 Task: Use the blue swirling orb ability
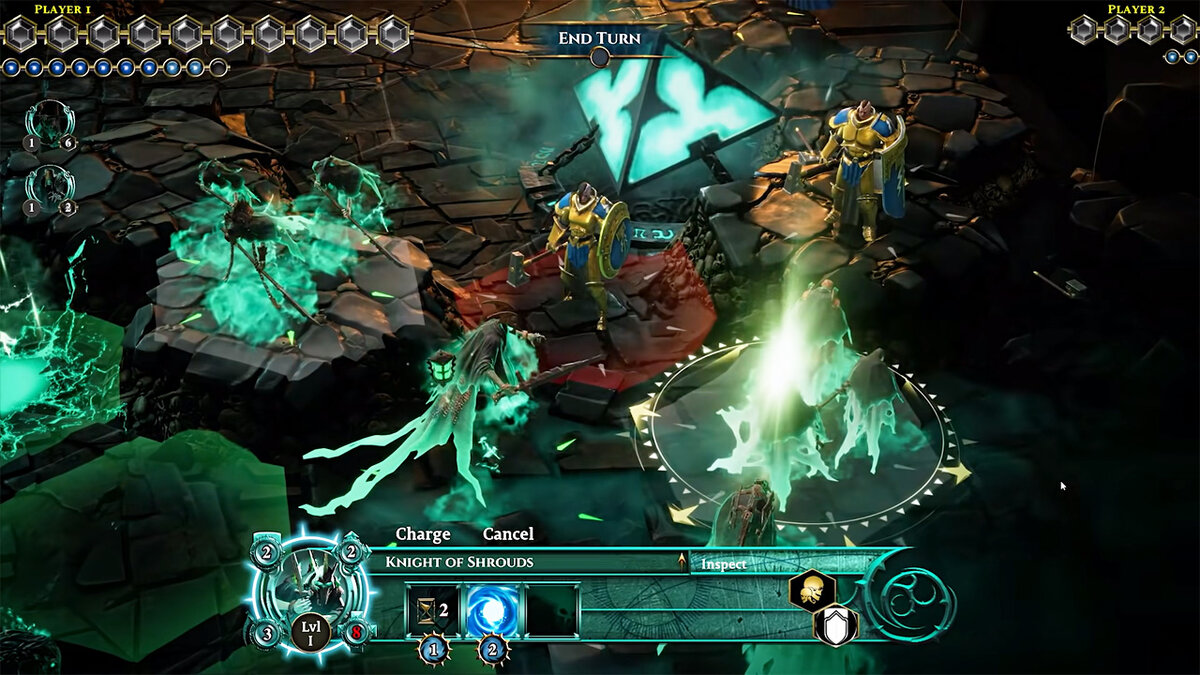point(493,609)
